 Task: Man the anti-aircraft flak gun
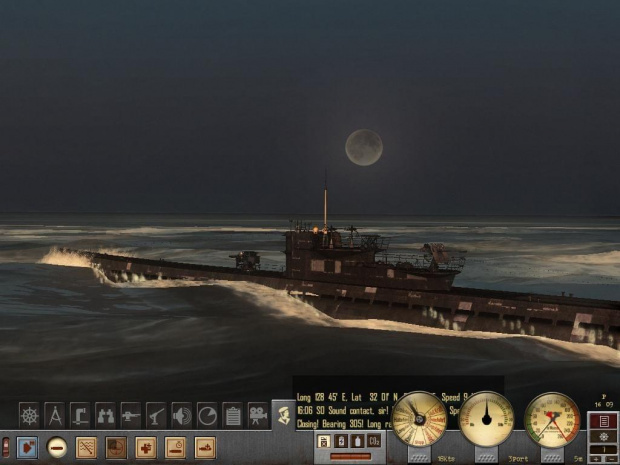(156, 415)
